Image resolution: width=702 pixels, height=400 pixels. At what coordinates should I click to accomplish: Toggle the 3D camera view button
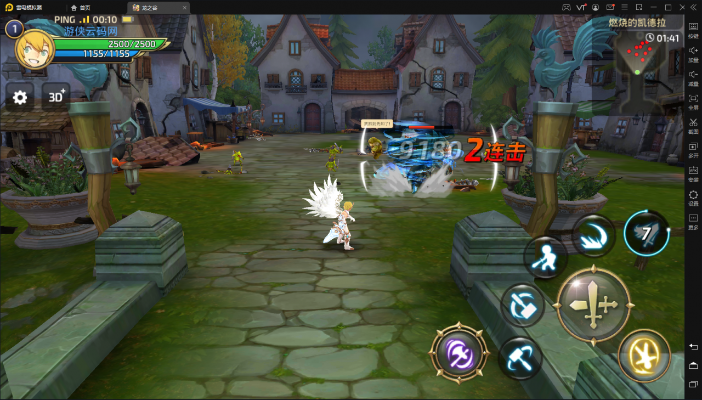[x=55, y=98]
